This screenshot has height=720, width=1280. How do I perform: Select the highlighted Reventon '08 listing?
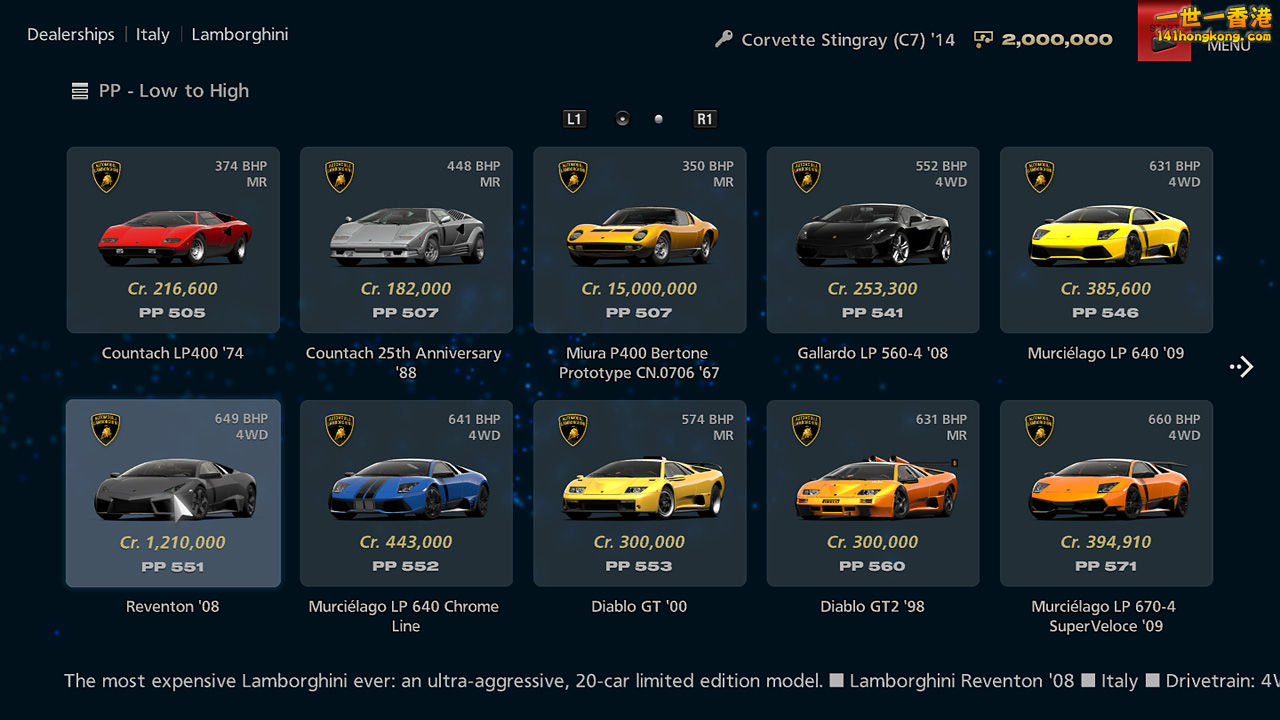(x=173, y=492)
